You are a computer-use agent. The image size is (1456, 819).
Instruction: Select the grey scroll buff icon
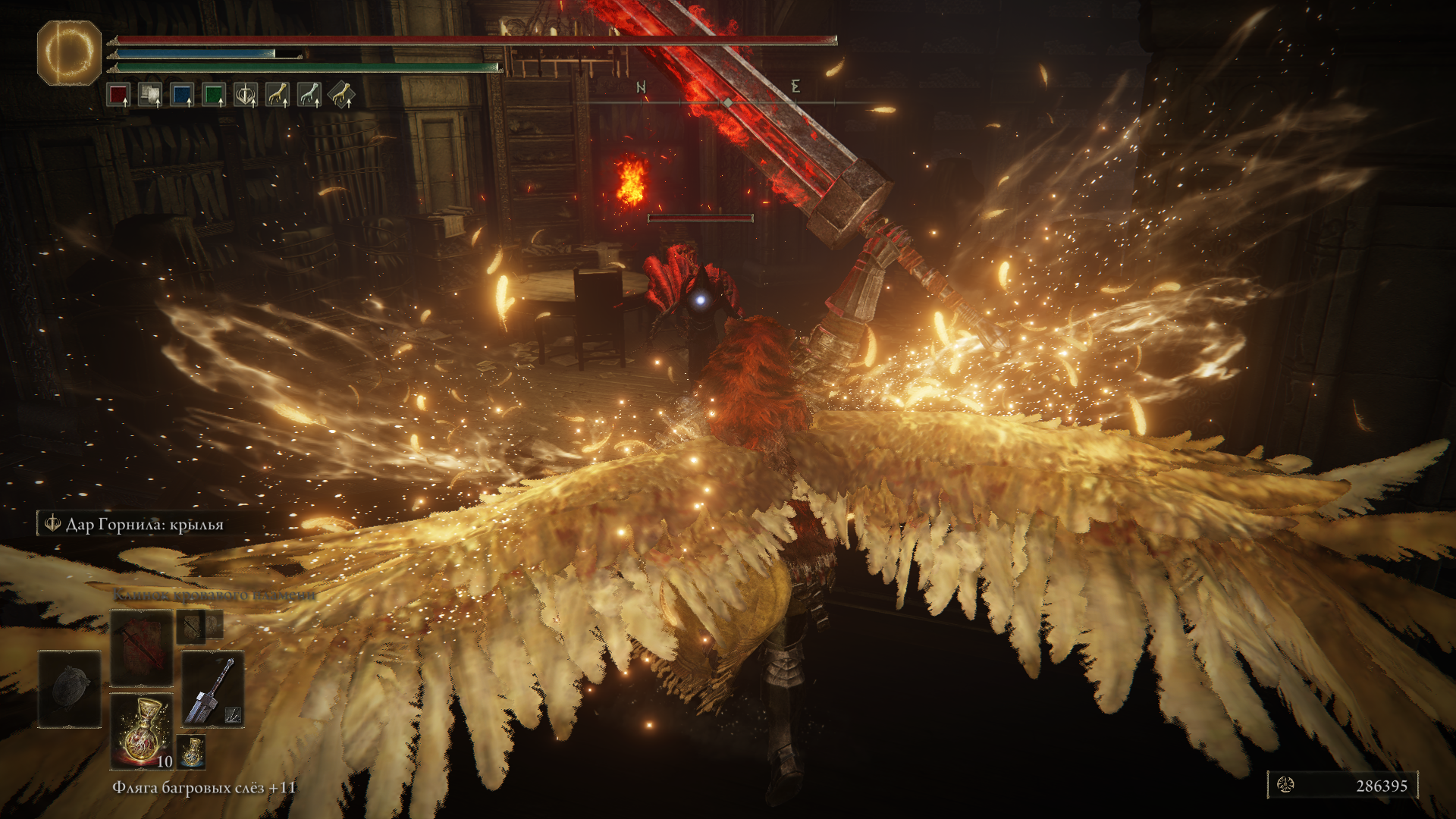(x=150, y=95)
